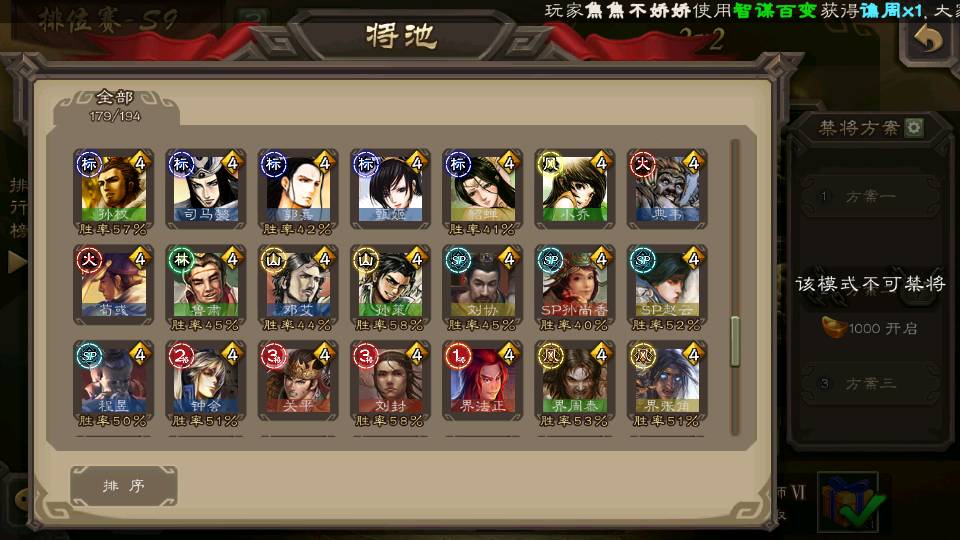Choose the 鲁肃 general card

[204, 286]
